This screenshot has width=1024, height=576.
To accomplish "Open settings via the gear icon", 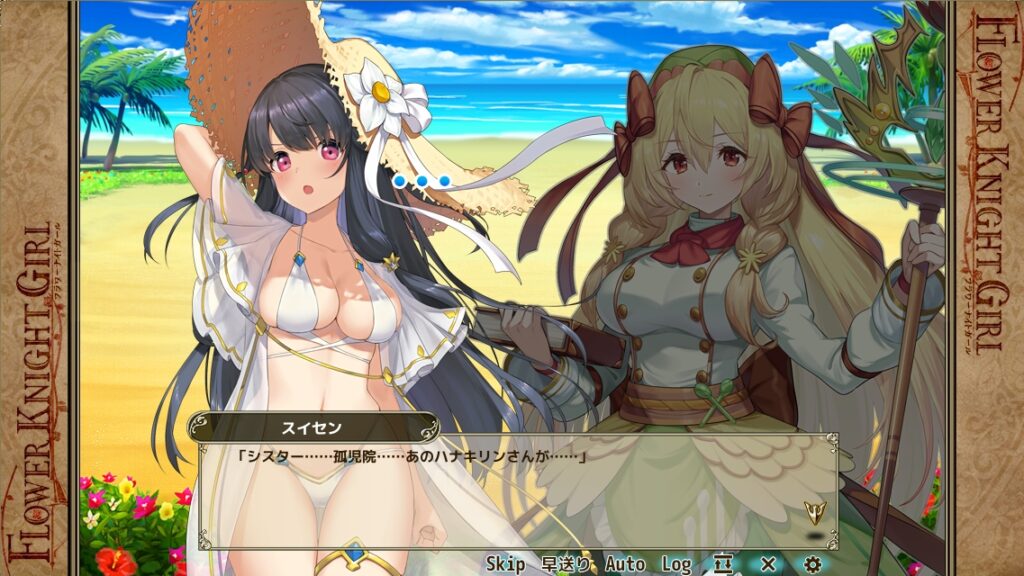I will click(812, 565).
